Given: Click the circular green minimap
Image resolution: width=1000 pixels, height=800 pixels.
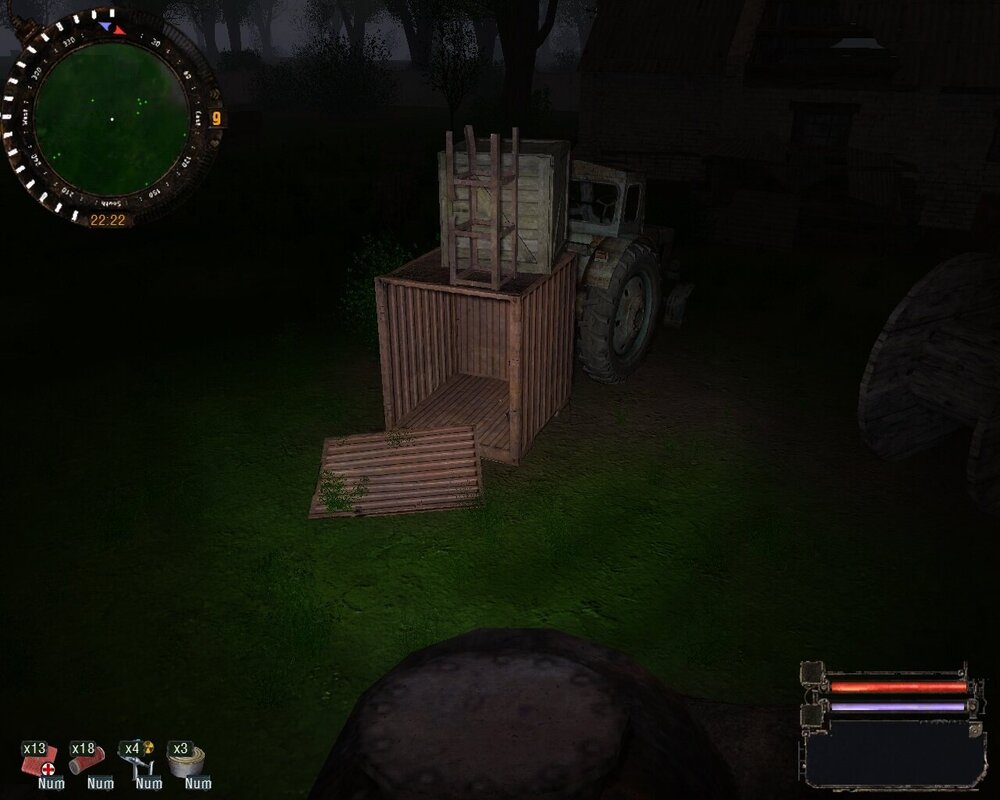Looking at the screenshot, I should (x=110, y=118).
